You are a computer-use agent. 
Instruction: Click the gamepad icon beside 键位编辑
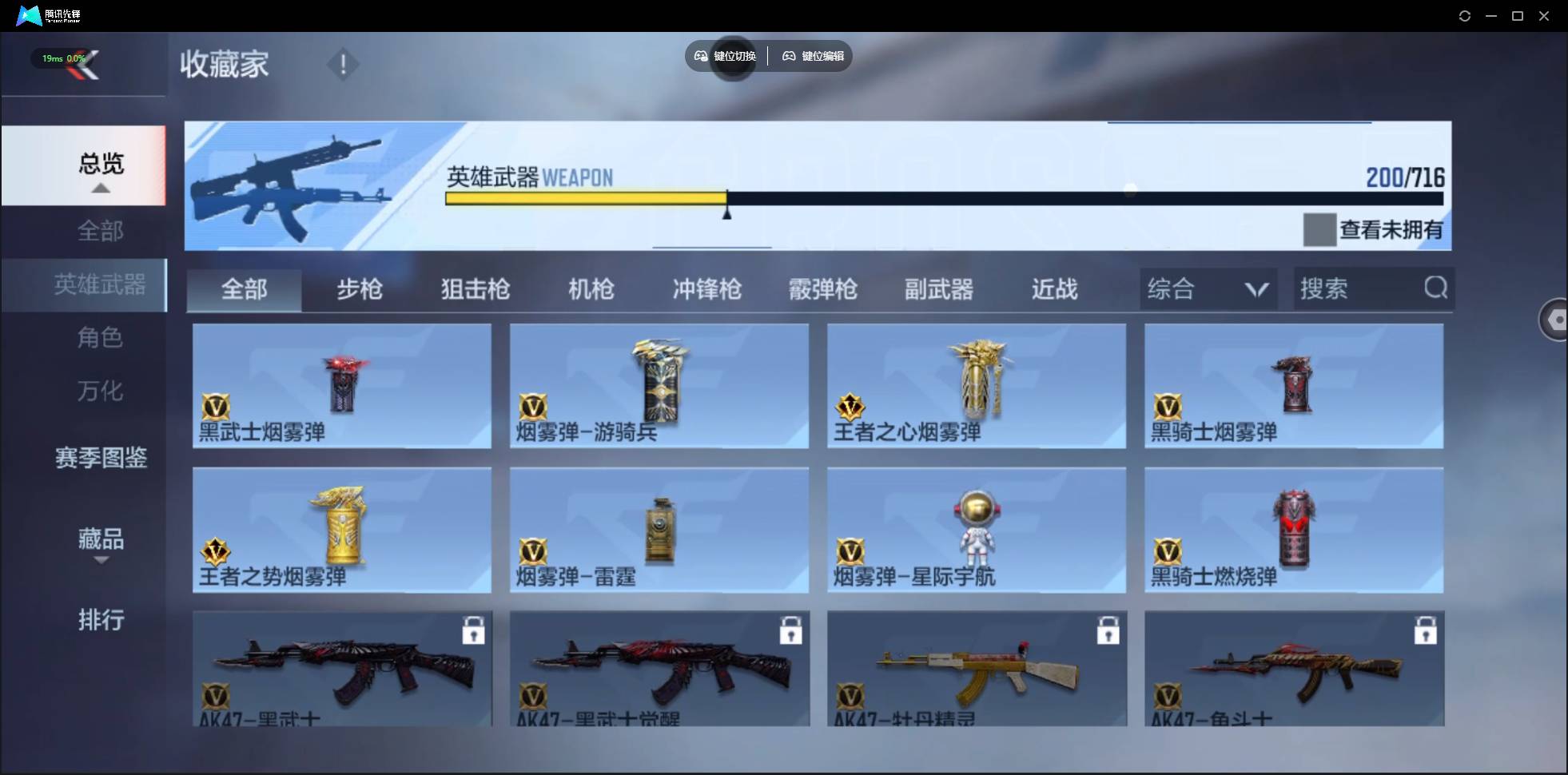coord(787,56)
